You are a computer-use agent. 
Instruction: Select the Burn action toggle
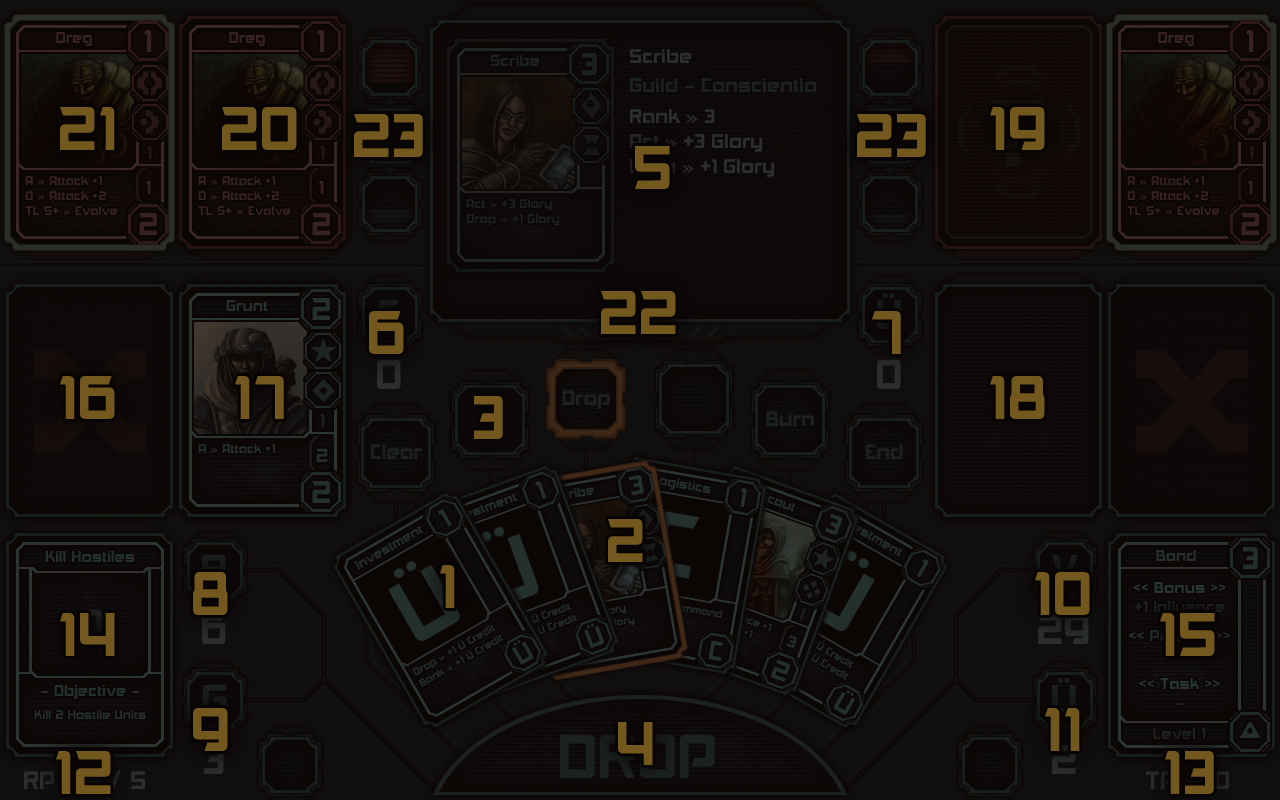point(789,418)
